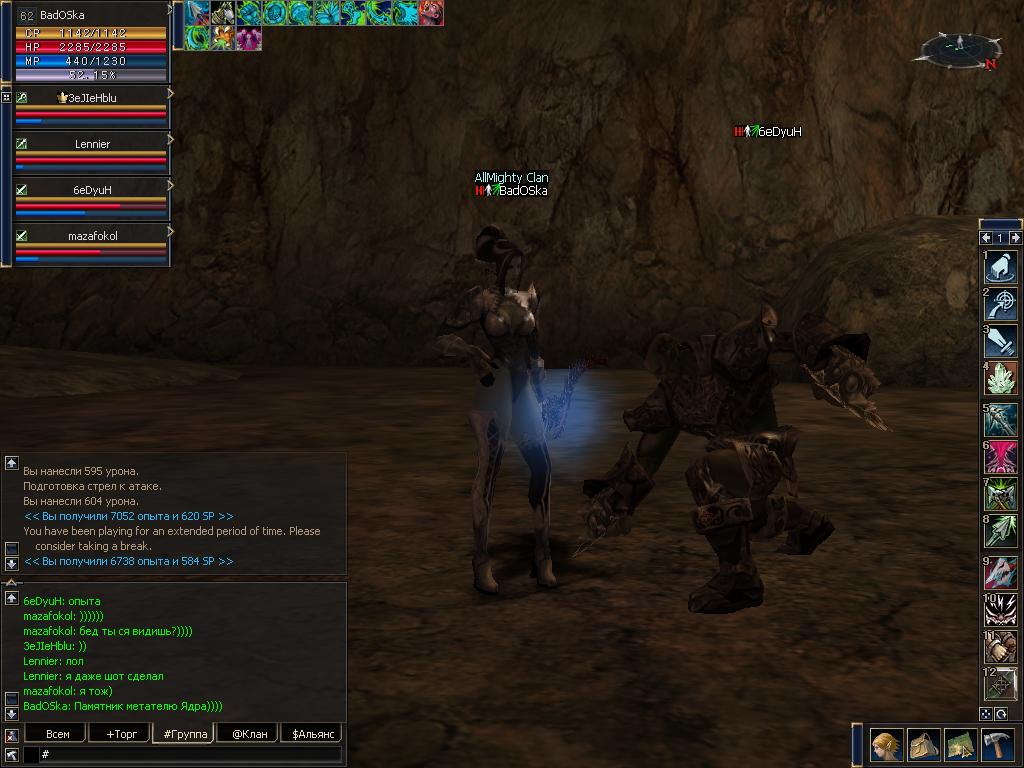Use the green crystal item in slot 4
The height and width of the screenshot is (768, 1024).
[1002, 380]
